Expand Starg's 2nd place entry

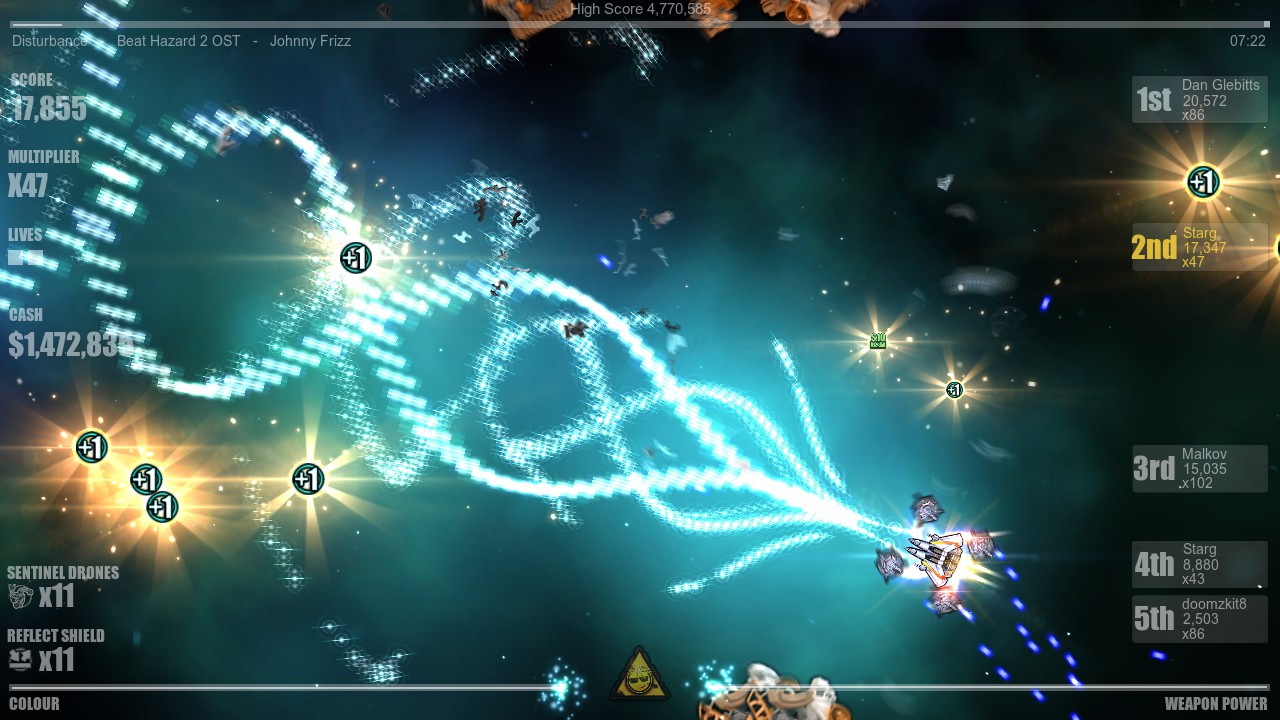tap(1199, 246)
